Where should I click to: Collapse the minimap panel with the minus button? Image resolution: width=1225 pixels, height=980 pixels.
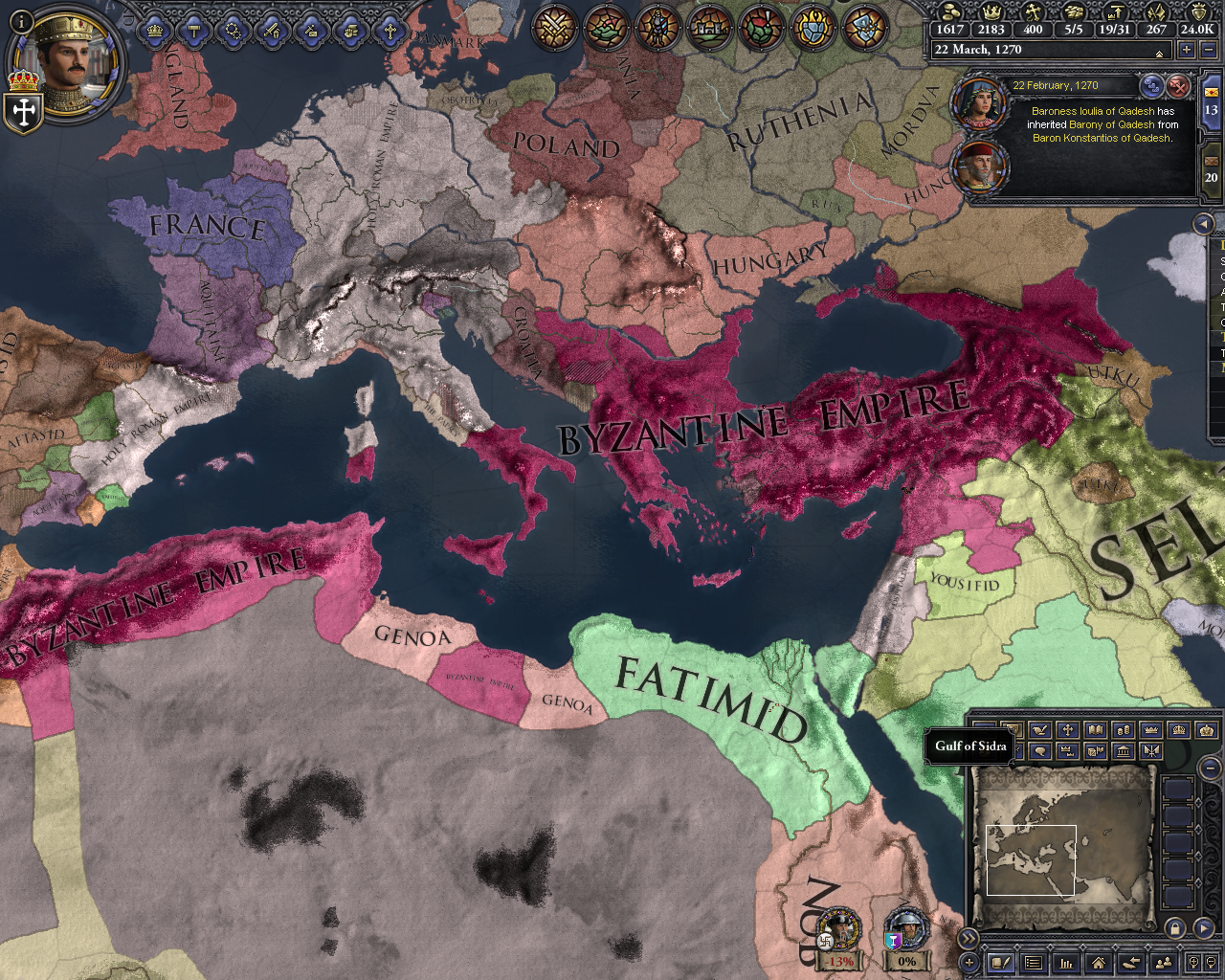coord(1209,768)
